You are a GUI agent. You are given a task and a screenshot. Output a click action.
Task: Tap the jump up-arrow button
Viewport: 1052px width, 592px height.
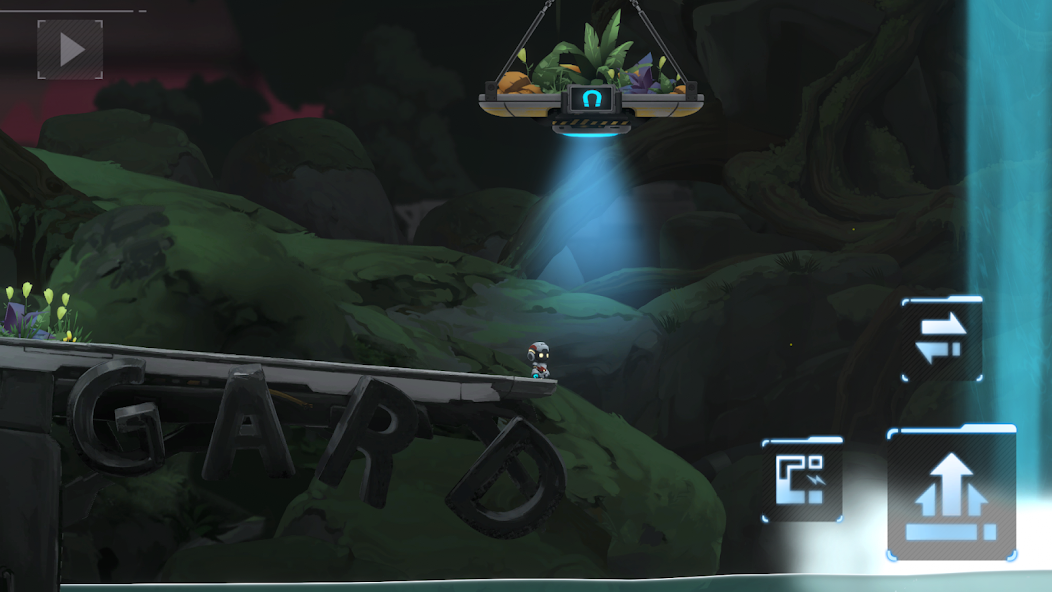tap(951, 493)
